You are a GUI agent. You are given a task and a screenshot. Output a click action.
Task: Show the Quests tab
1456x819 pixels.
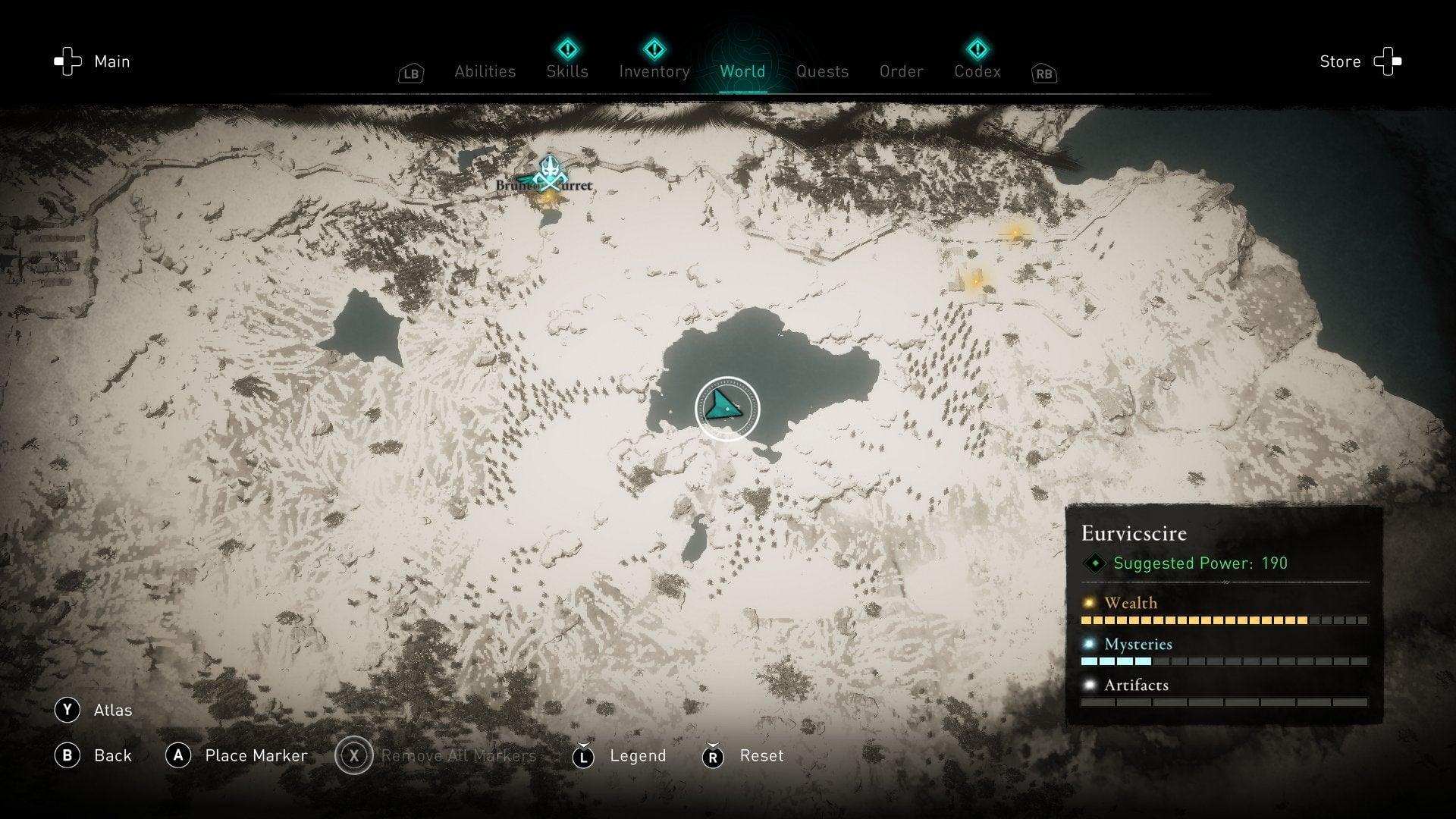point(822,71)
